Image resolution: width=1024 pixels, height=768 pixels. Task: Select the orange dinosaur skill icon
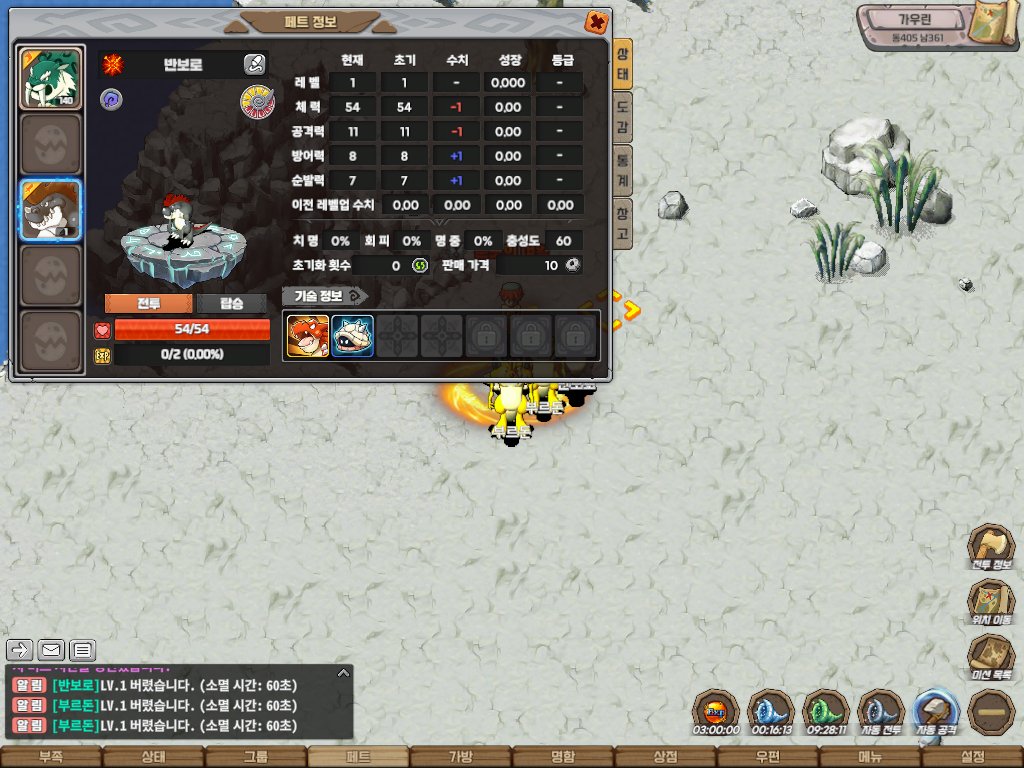point(308,336)
